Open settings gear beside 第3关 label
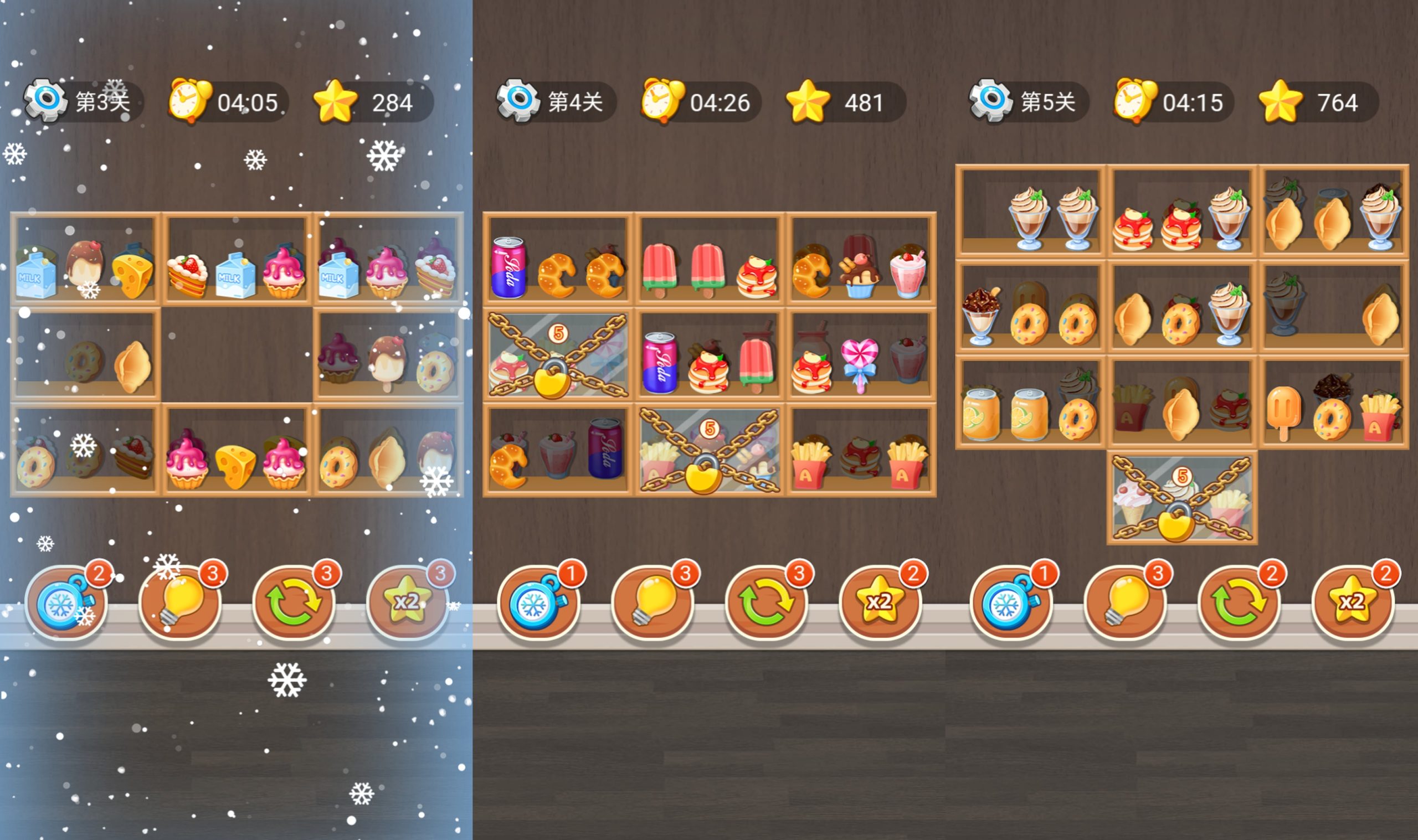This screenshot has width=1418, height=840. 45,101
